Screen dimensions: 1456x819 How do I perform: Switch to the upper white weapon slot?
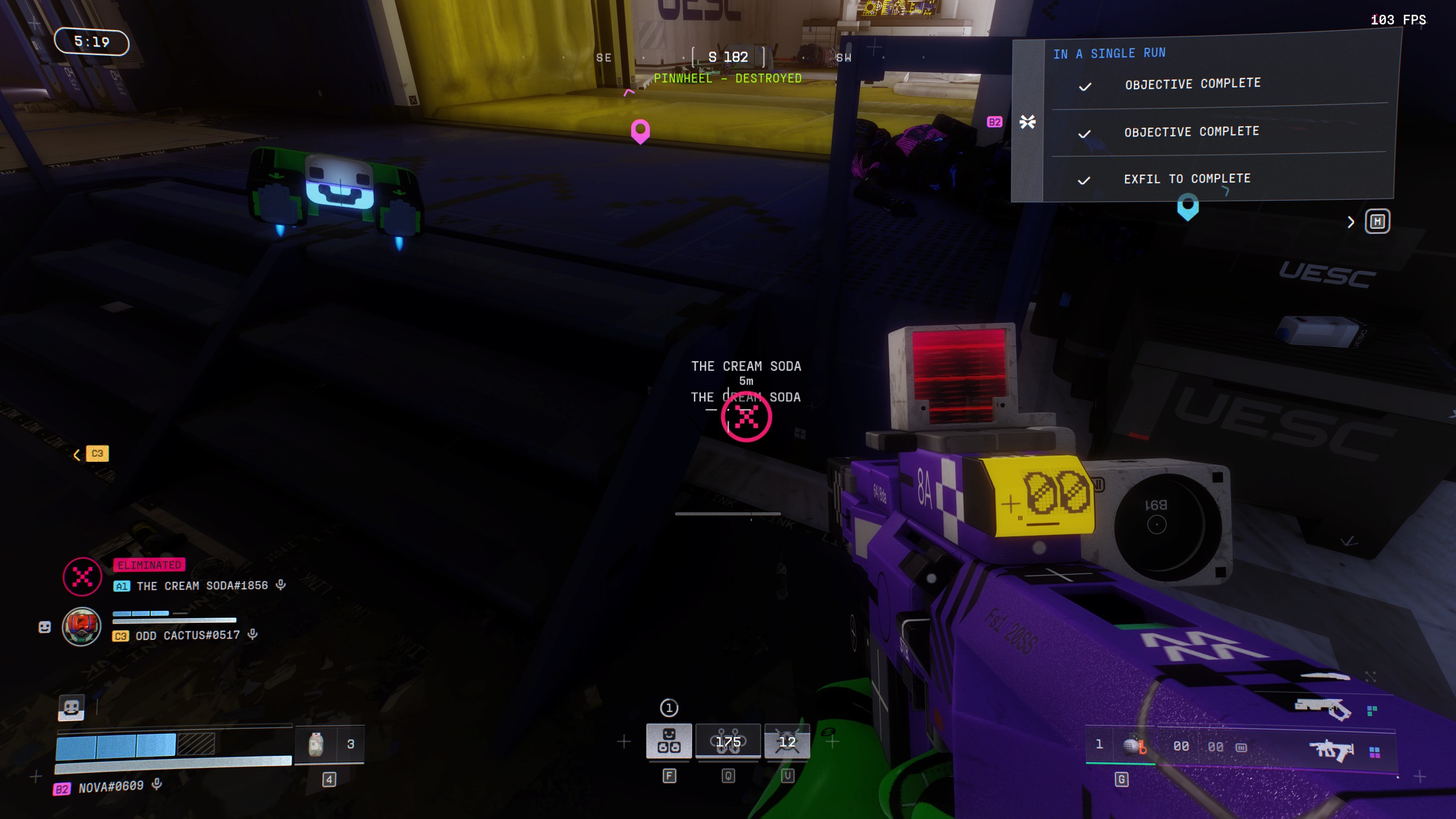1323,709
